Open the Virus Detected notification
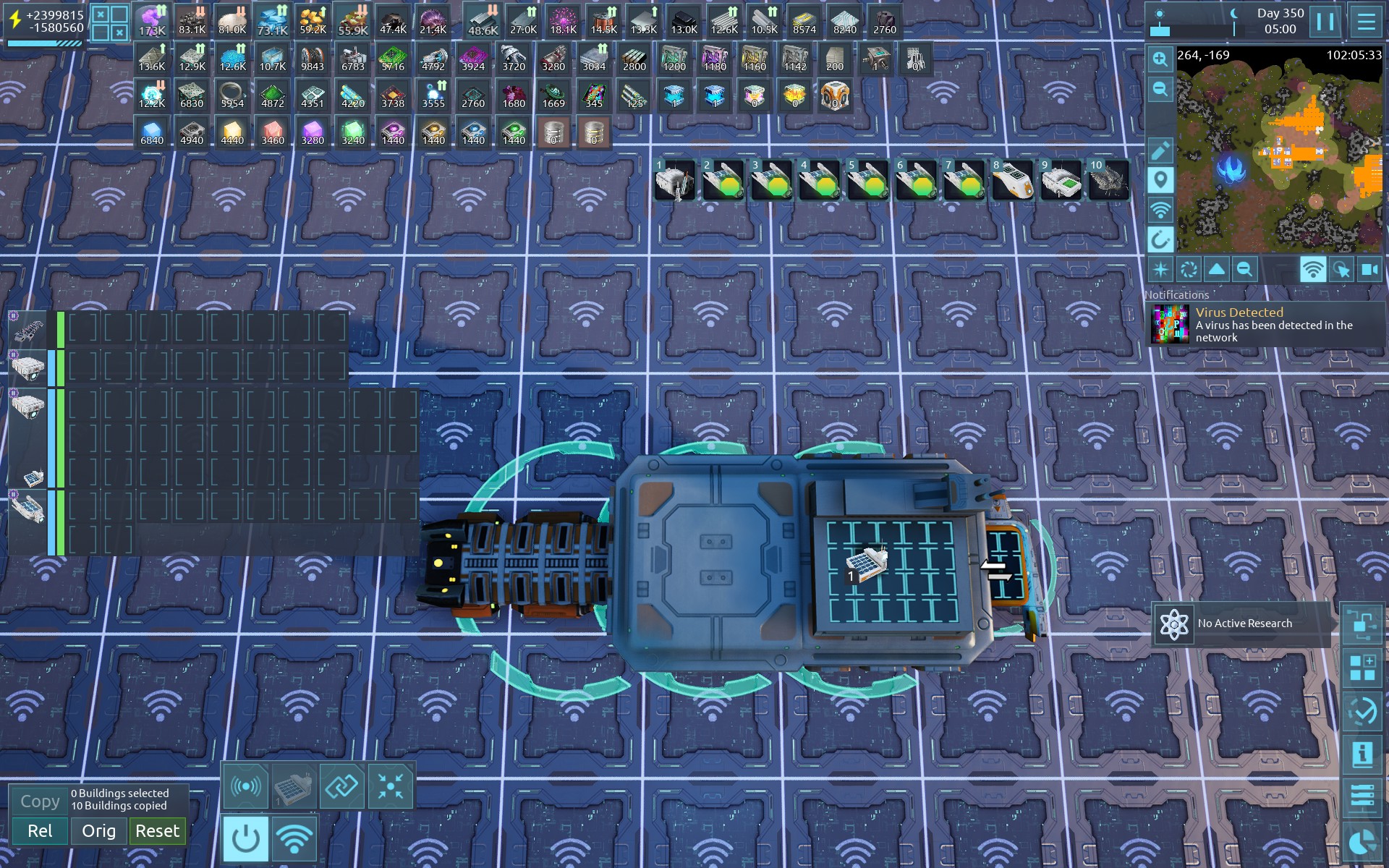Viewport: 1389px width, 868px height. click(1266, 324)
